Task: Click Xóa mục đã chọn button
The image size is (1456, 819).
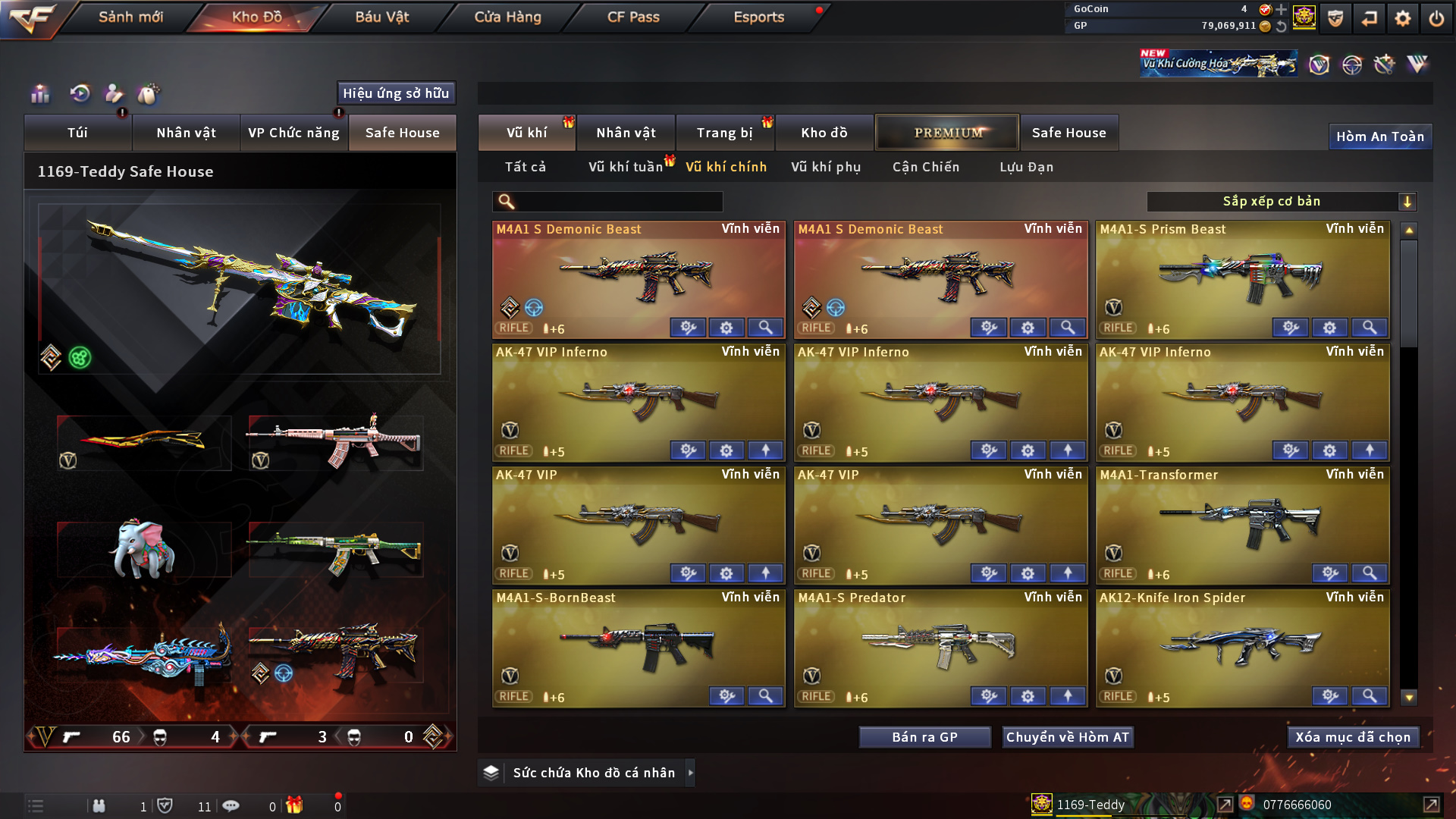Action: tap(1353, 737)
